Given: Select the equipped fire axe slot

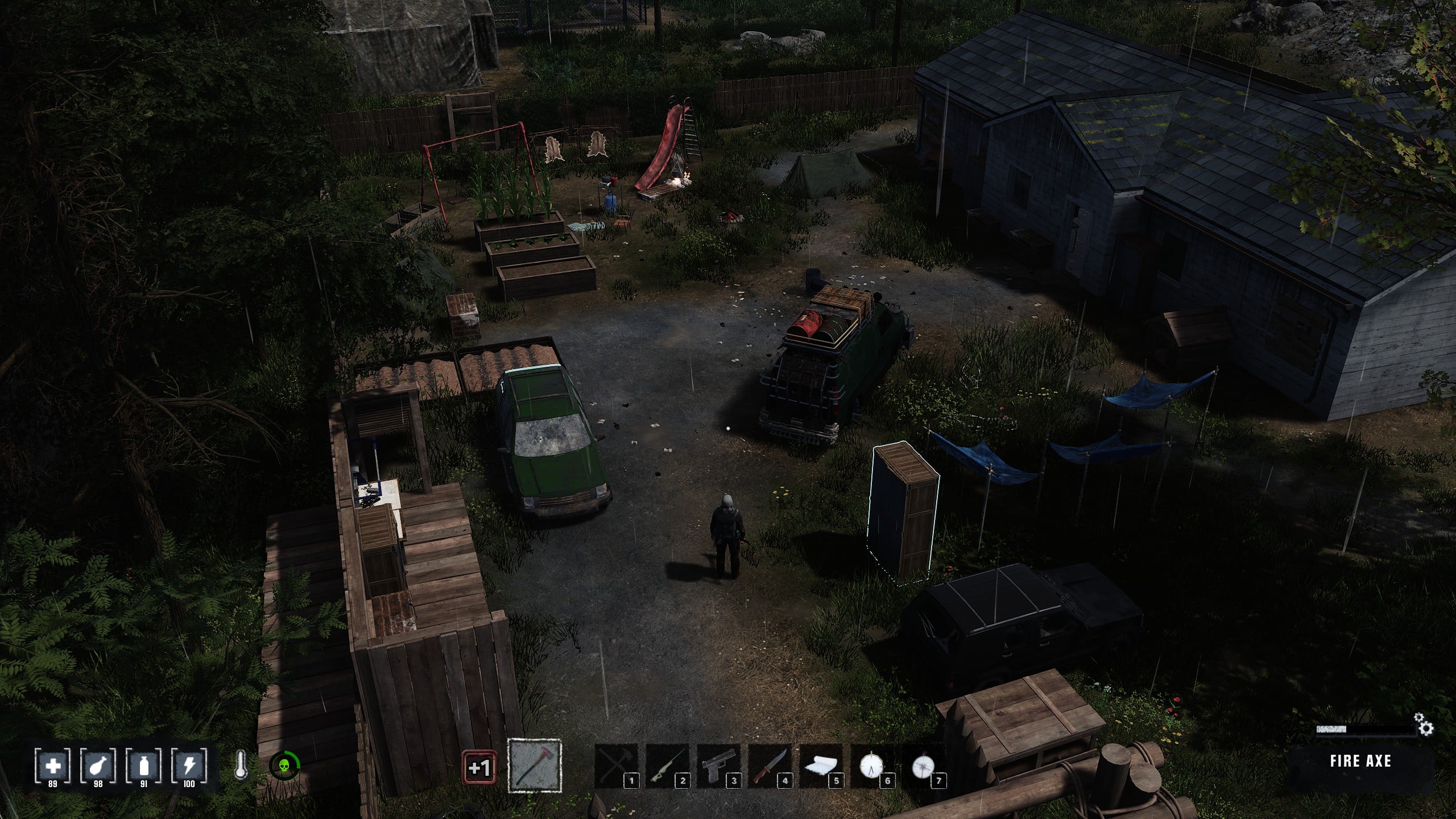Looking at the screenshot, I should pos(534,766).
